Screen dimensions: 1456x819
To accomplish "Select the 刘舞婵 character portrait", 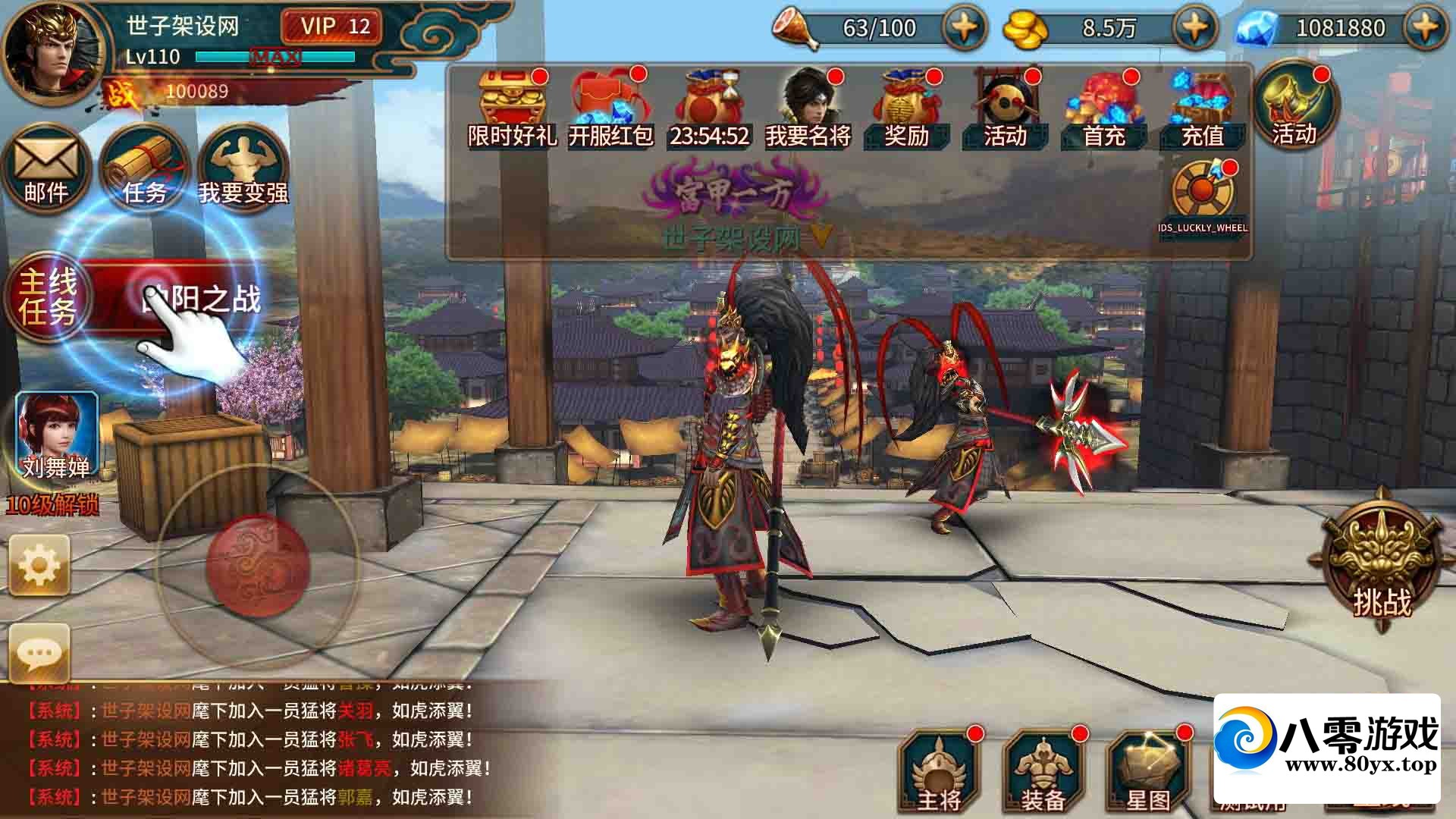I will pos(58,436).
